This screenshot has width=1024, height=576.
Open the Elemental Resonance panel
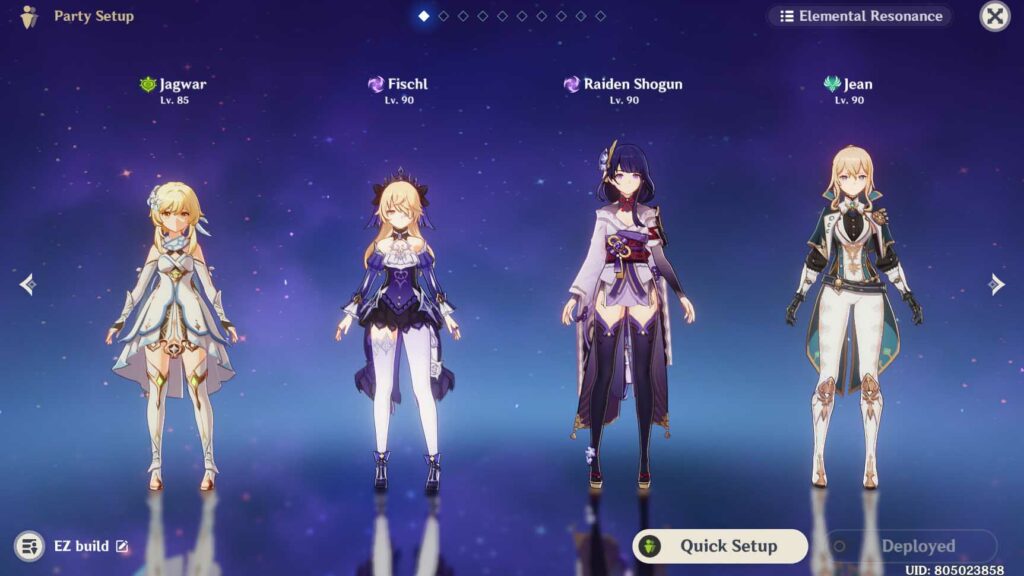point(860,16)
